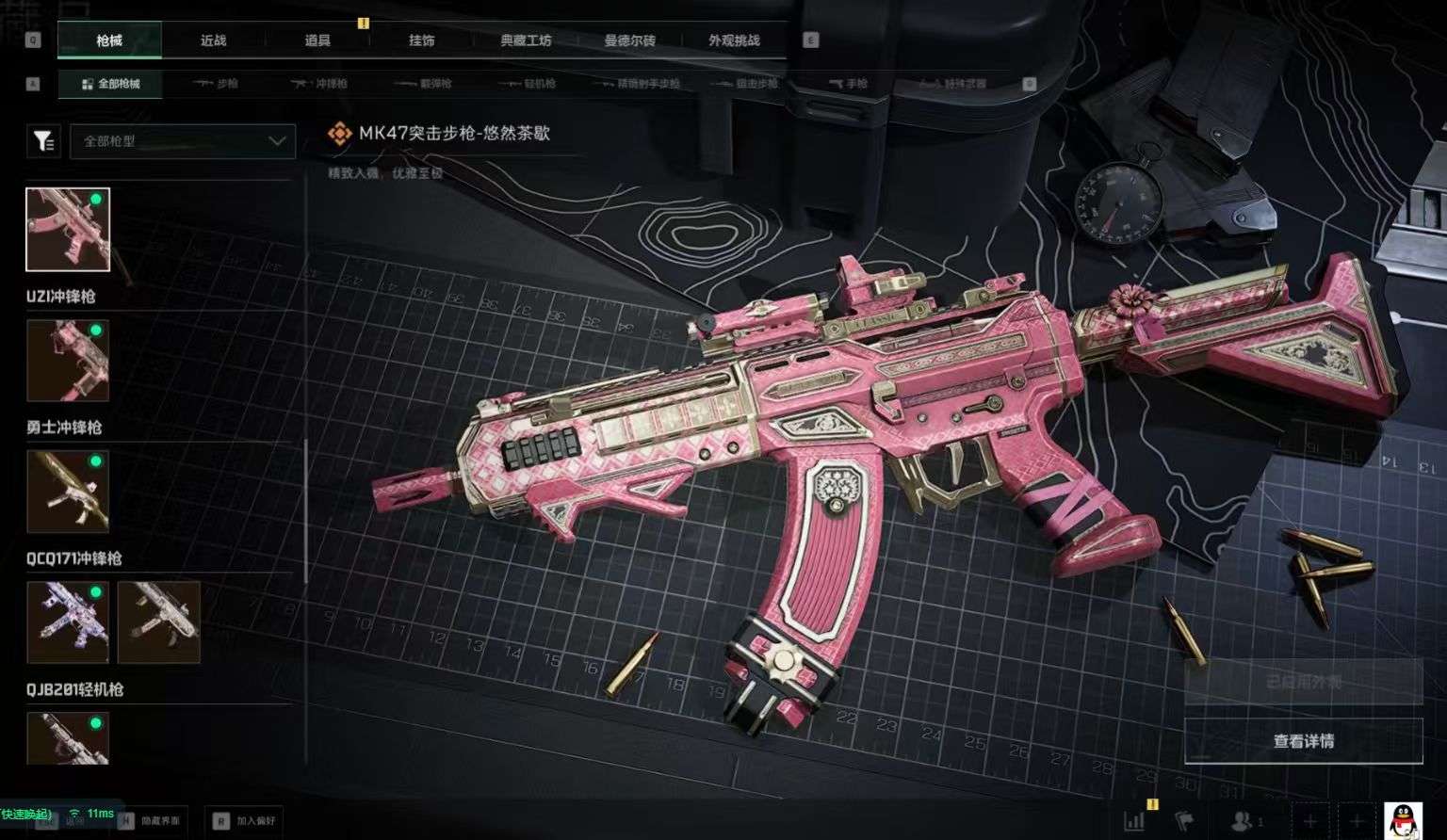Screen dimensions: 1447x840
Task: Expand the 全部枪型 weapon type dropdown
Action: [183, 141]
